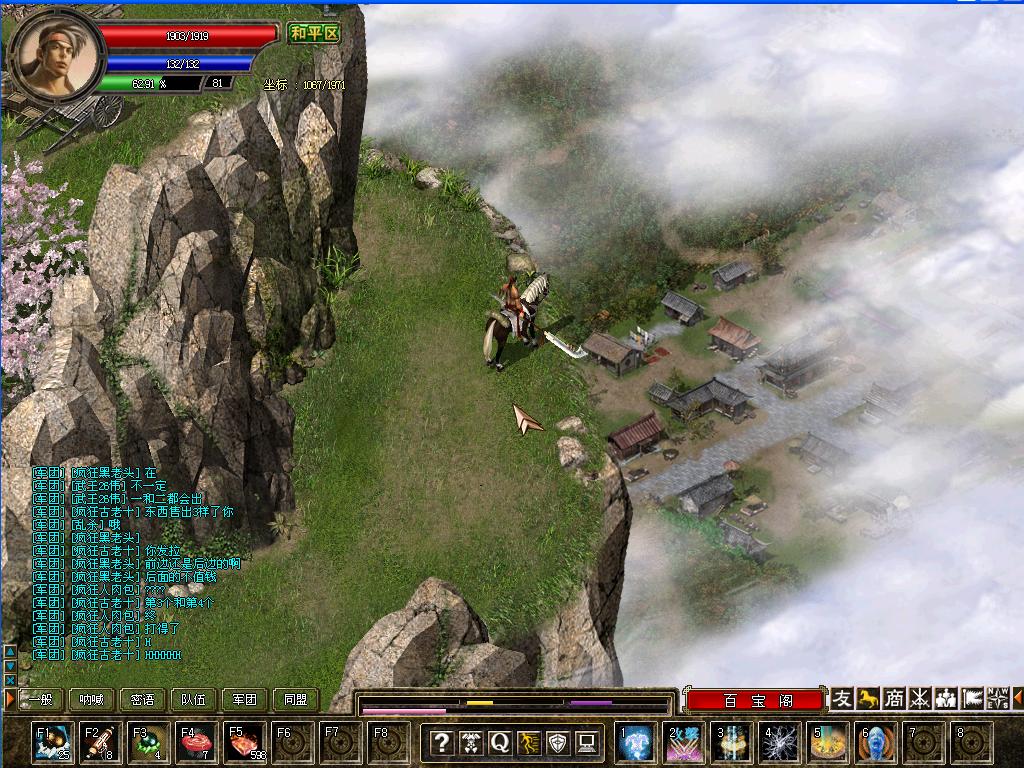
Task: Use the F5 item with 598 count
Action: pos(245,743)
